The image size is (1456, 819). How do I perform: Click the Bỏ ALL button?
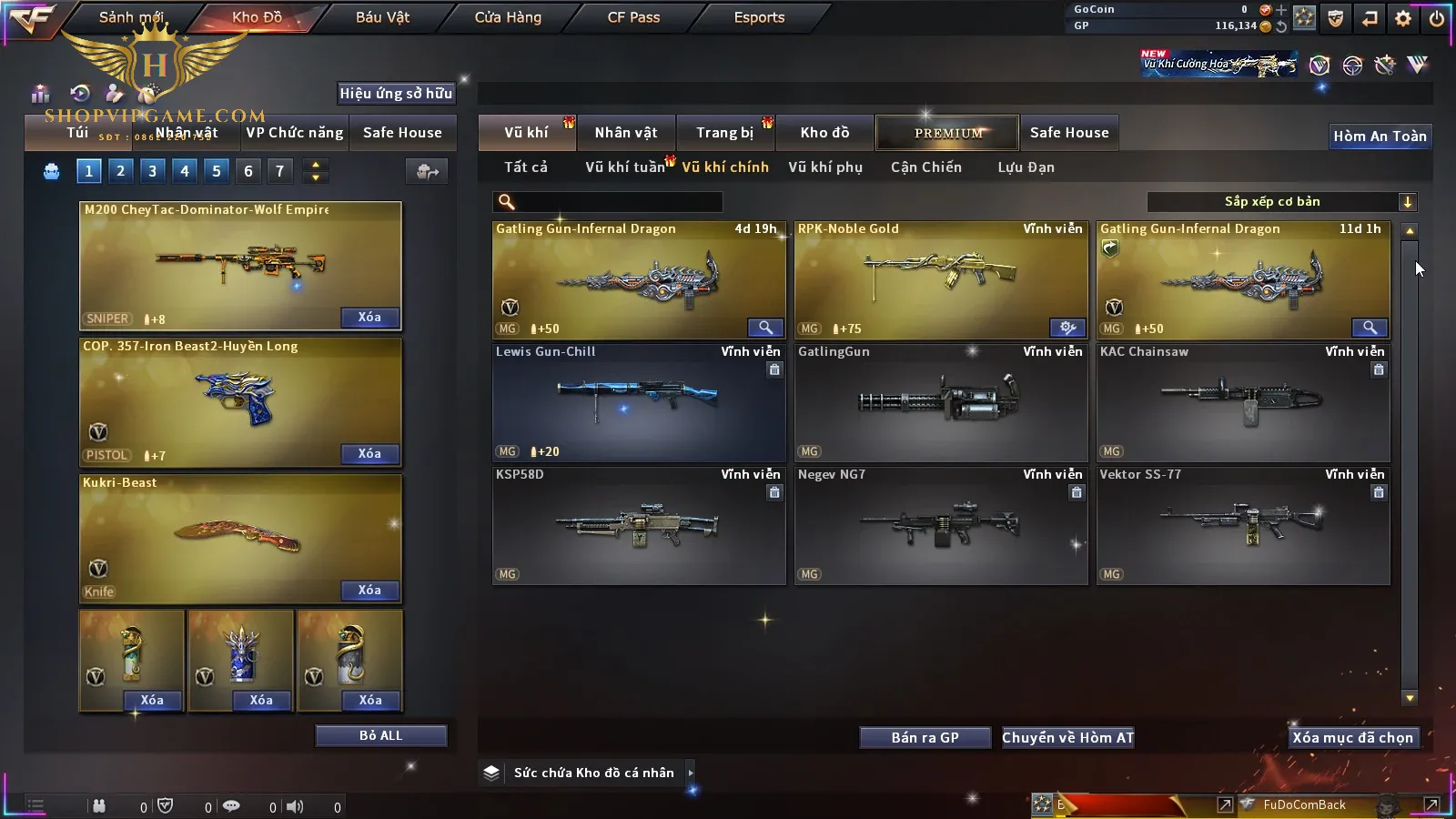[x=380, y=735]
